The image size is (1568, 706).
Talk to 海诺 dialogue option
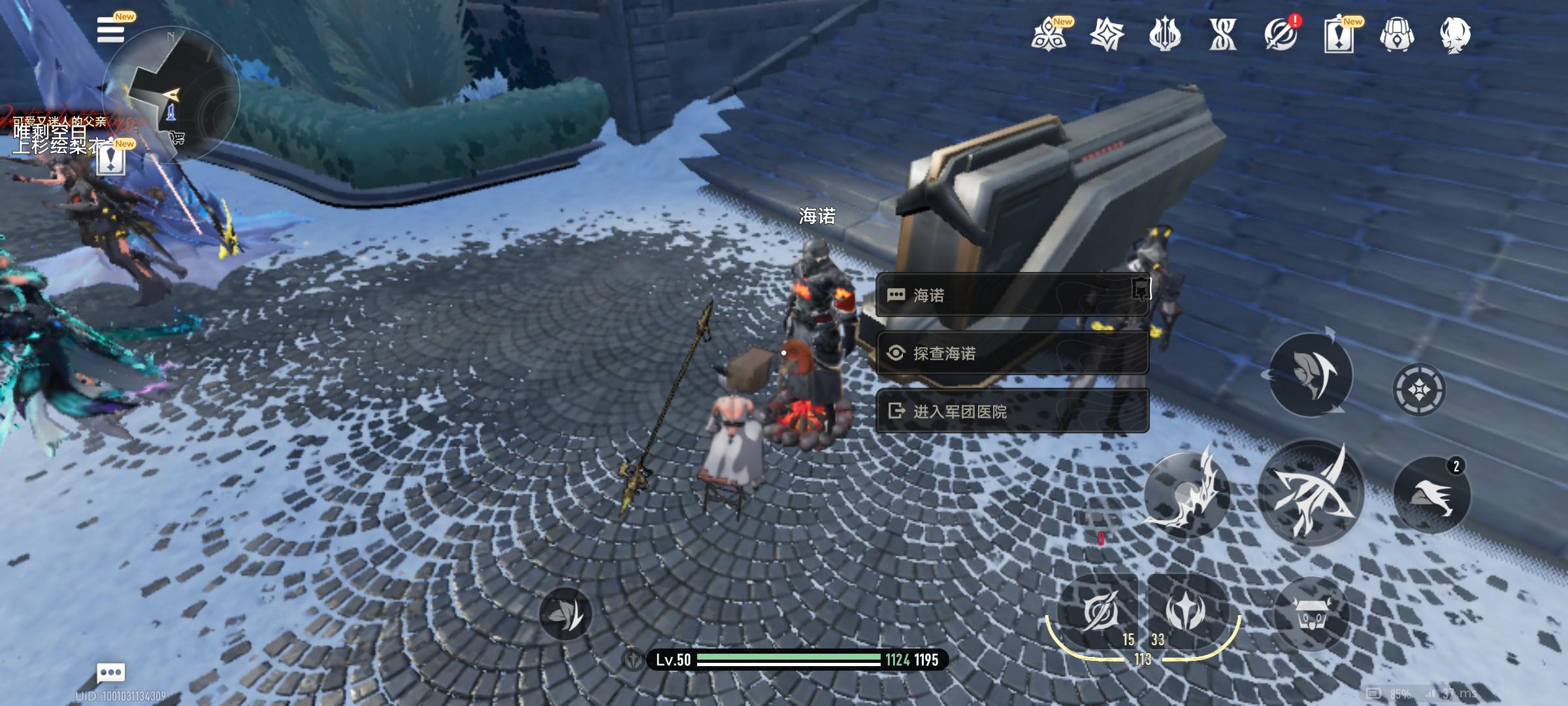click(1011, 295)
